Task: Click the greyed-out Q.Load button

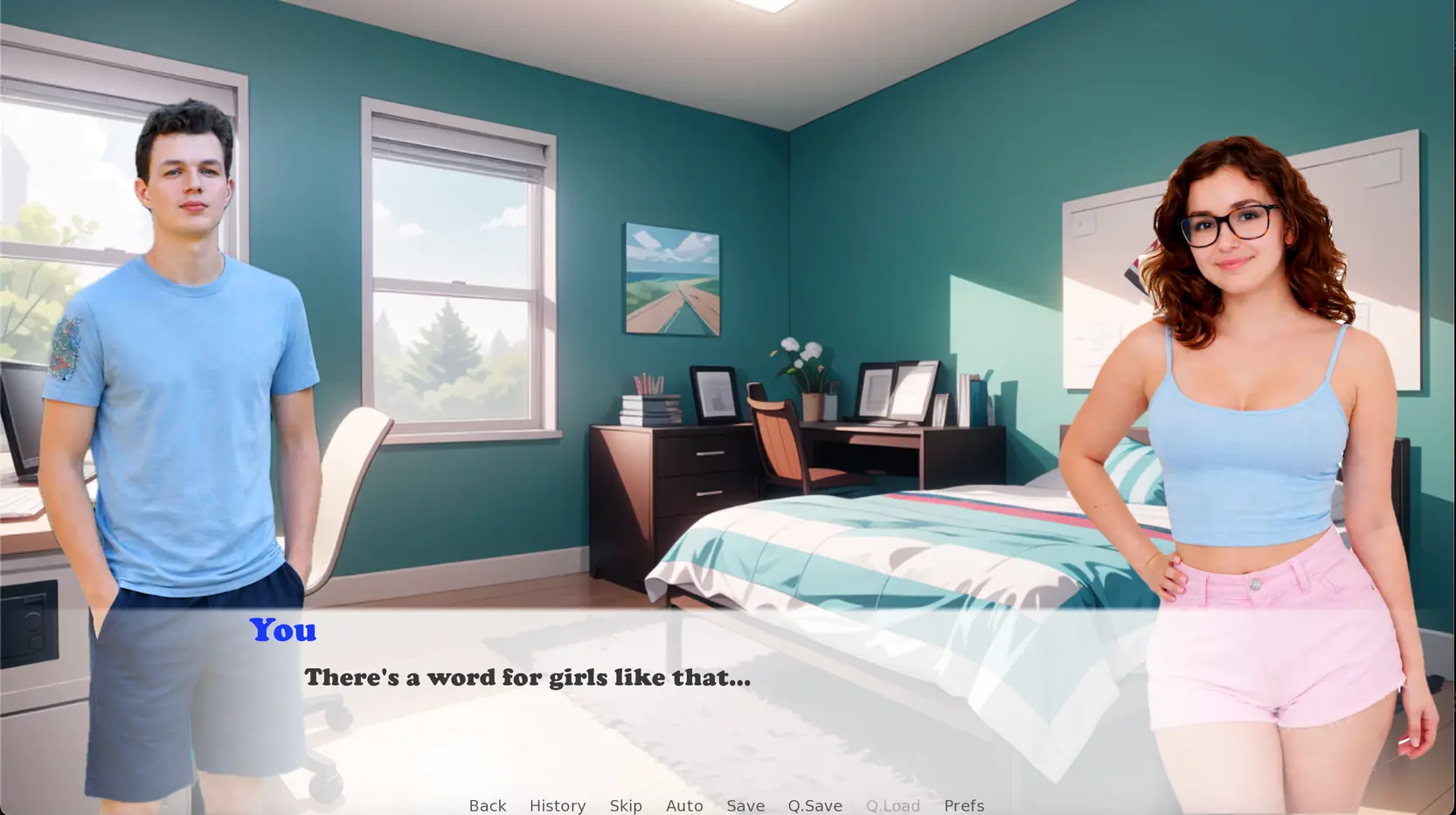Action: [x=892, y=805]
